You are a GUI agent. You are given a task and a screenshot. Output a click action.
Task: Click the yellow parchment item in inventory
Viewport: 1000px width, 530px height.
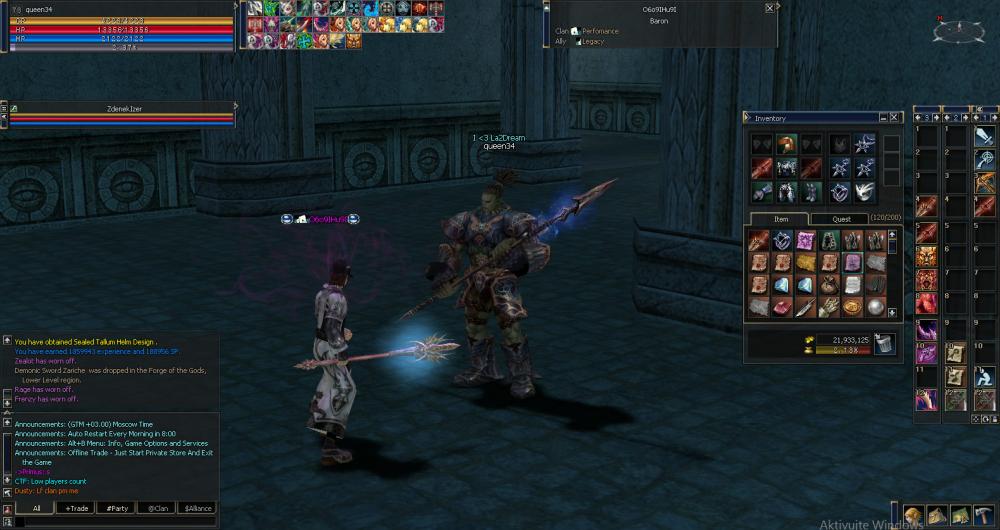pos(806,262)
